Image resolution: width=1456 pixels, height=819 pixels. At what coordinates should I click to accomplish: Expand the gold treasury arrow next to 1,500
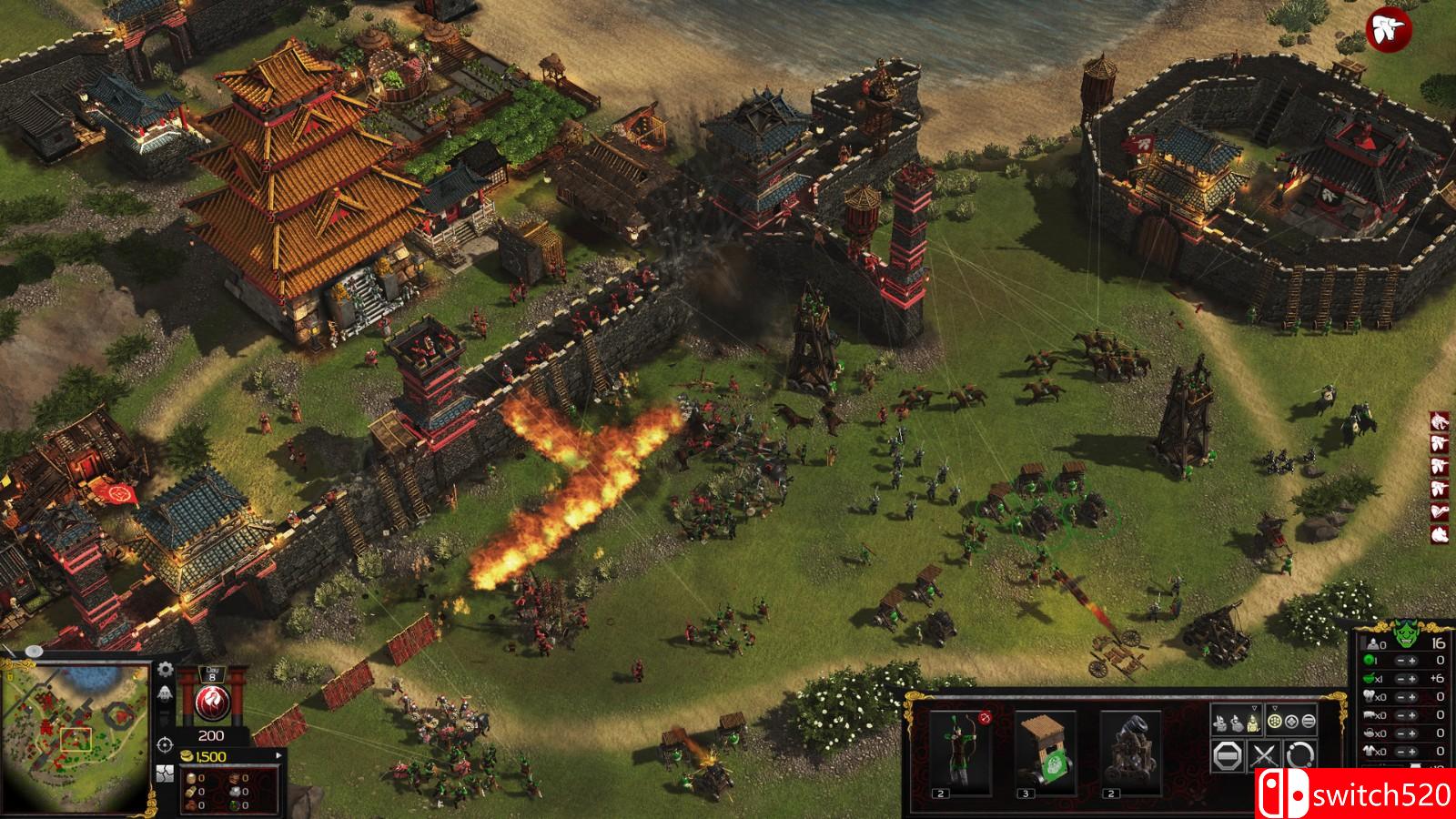tap(279, 755)
